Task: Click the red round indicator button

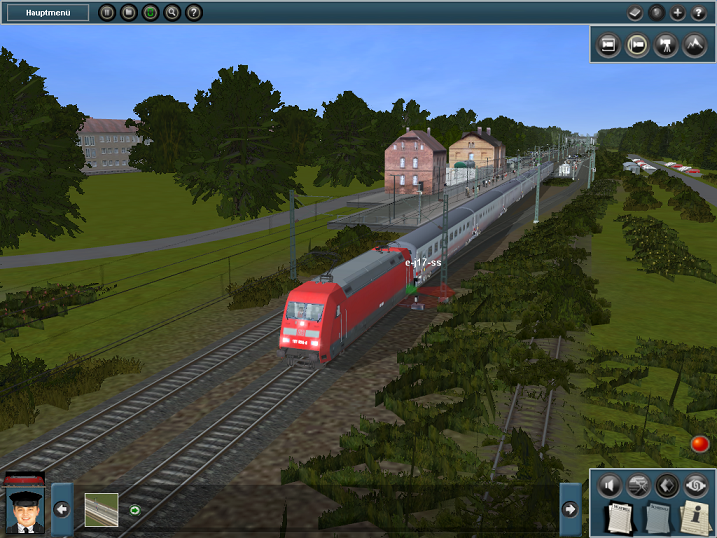Action: pos(699,444)
